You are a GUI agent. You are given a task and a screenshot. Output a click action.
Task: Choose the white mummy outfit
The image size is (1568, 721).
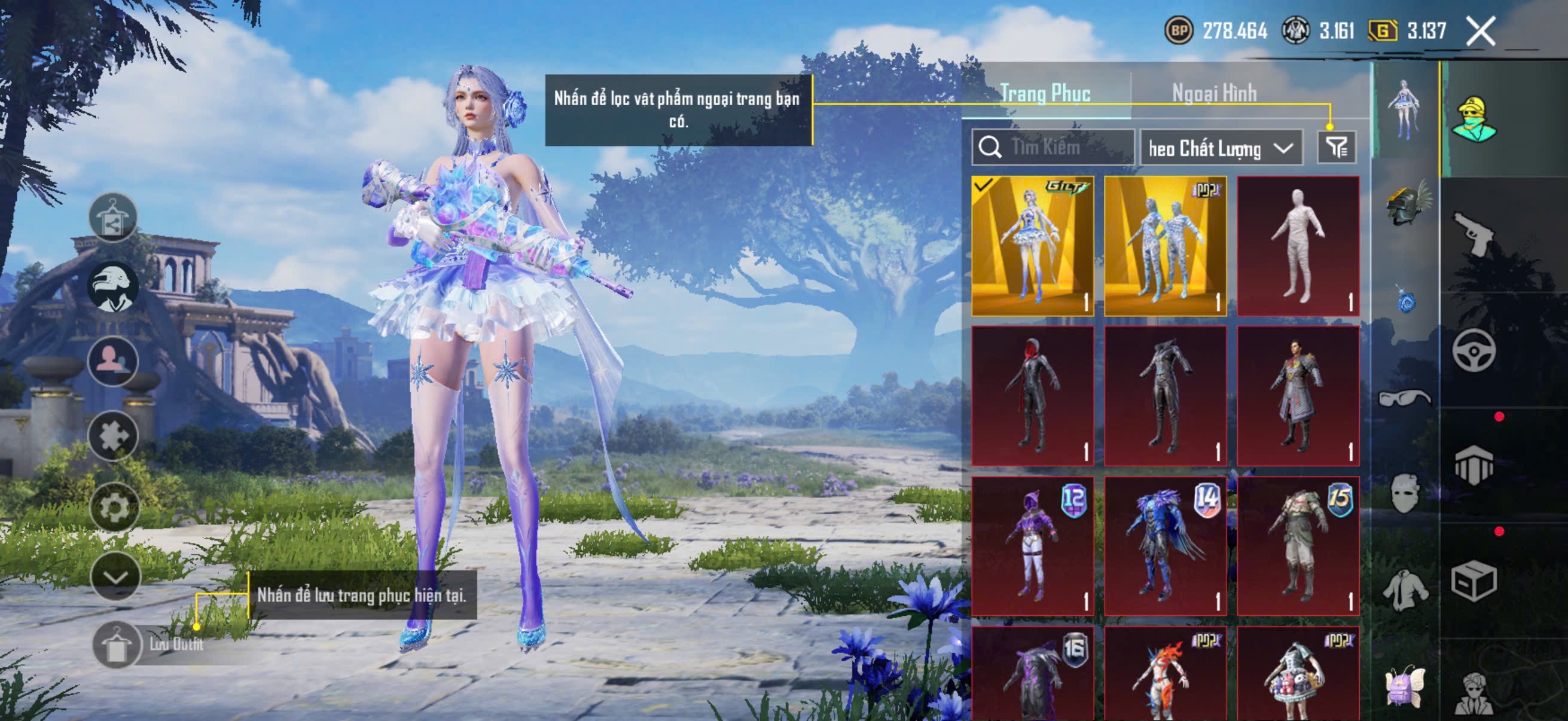pos(1298,246)
